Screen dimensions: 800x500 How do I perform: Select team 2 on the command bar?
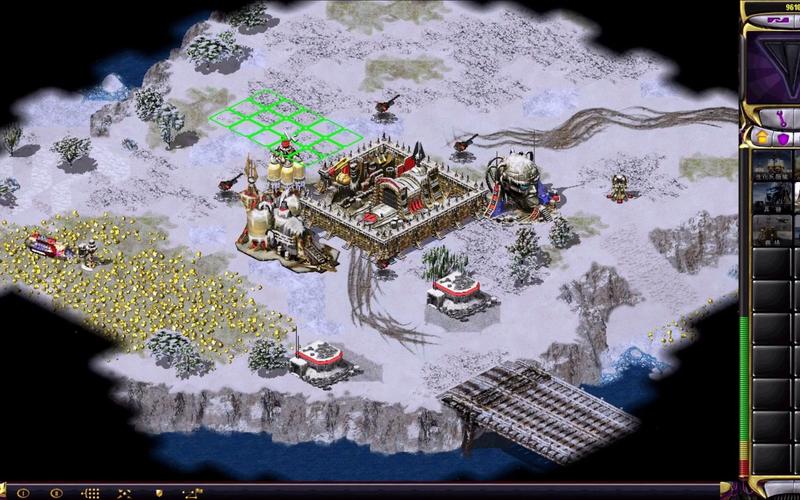point(55,493)
